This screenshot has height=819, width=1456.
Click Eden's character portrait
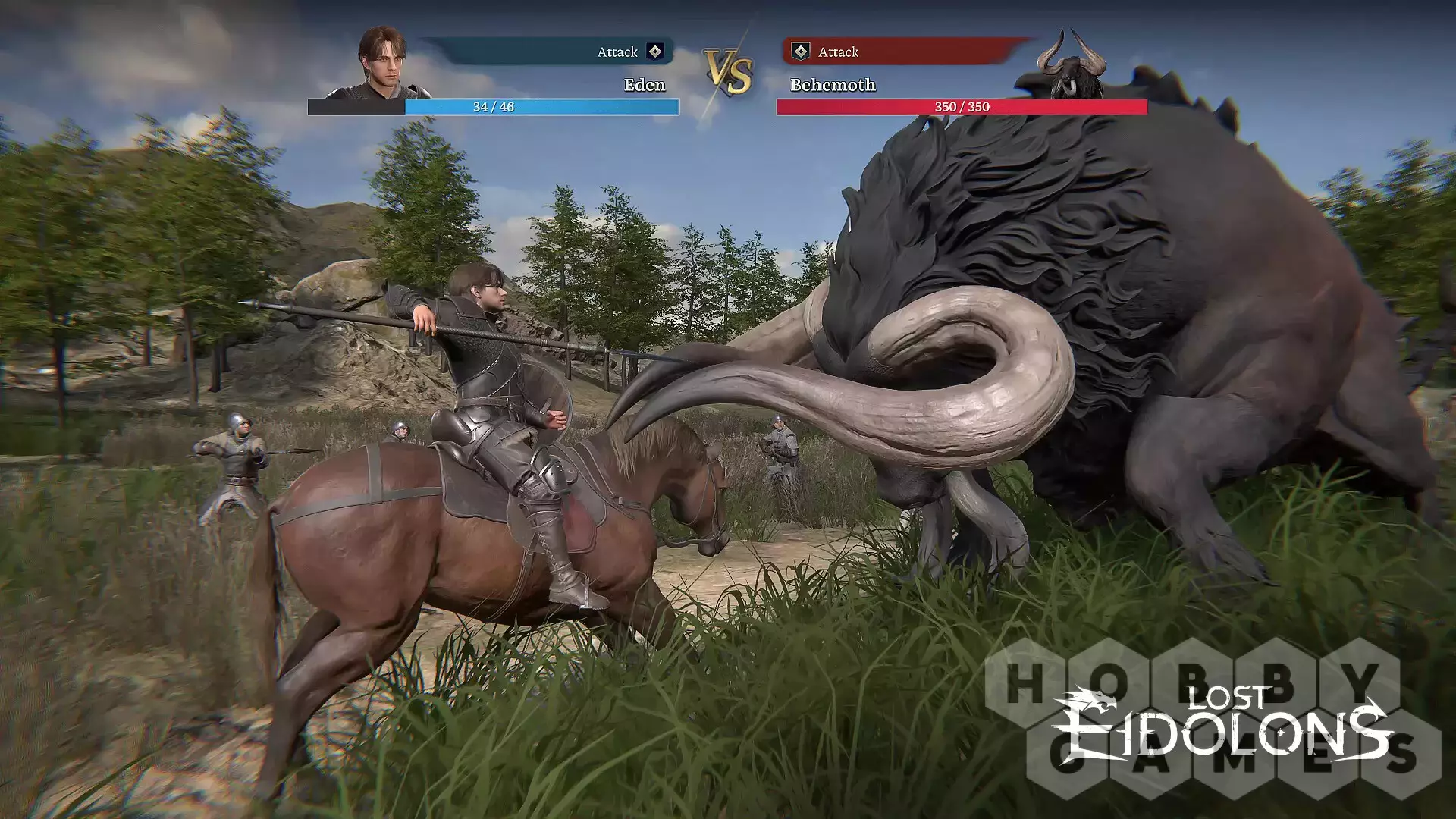tap(383, 64)
